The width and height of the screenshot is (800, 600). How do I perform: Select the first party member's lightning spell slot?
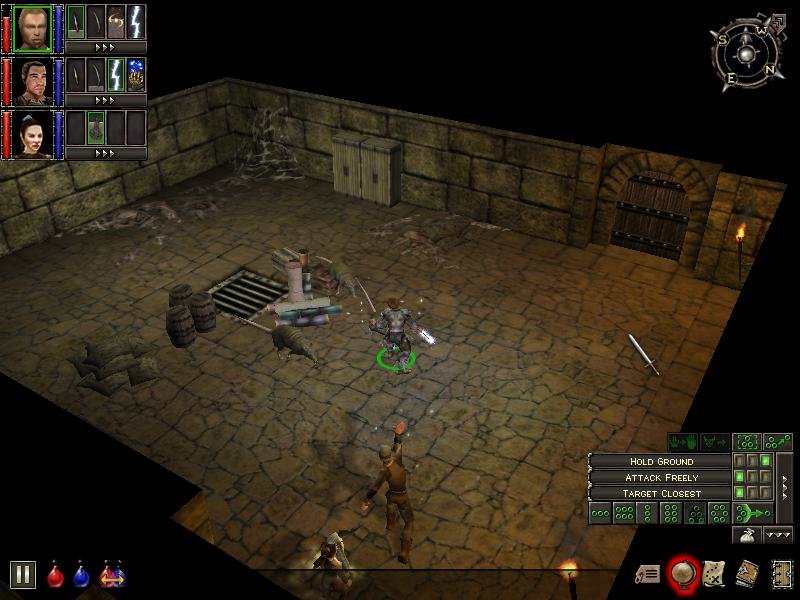136,20
